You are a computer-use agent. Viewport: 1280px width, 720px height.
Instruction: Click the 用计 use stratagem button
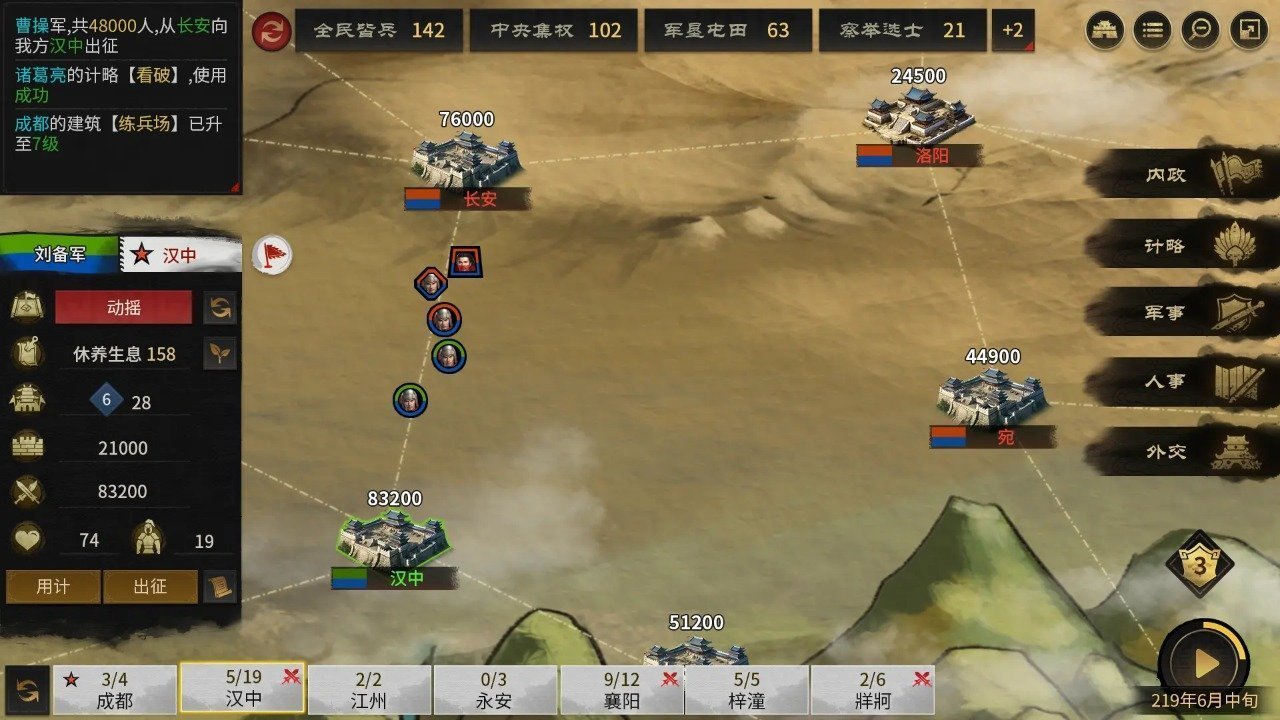tap(53, 587)
